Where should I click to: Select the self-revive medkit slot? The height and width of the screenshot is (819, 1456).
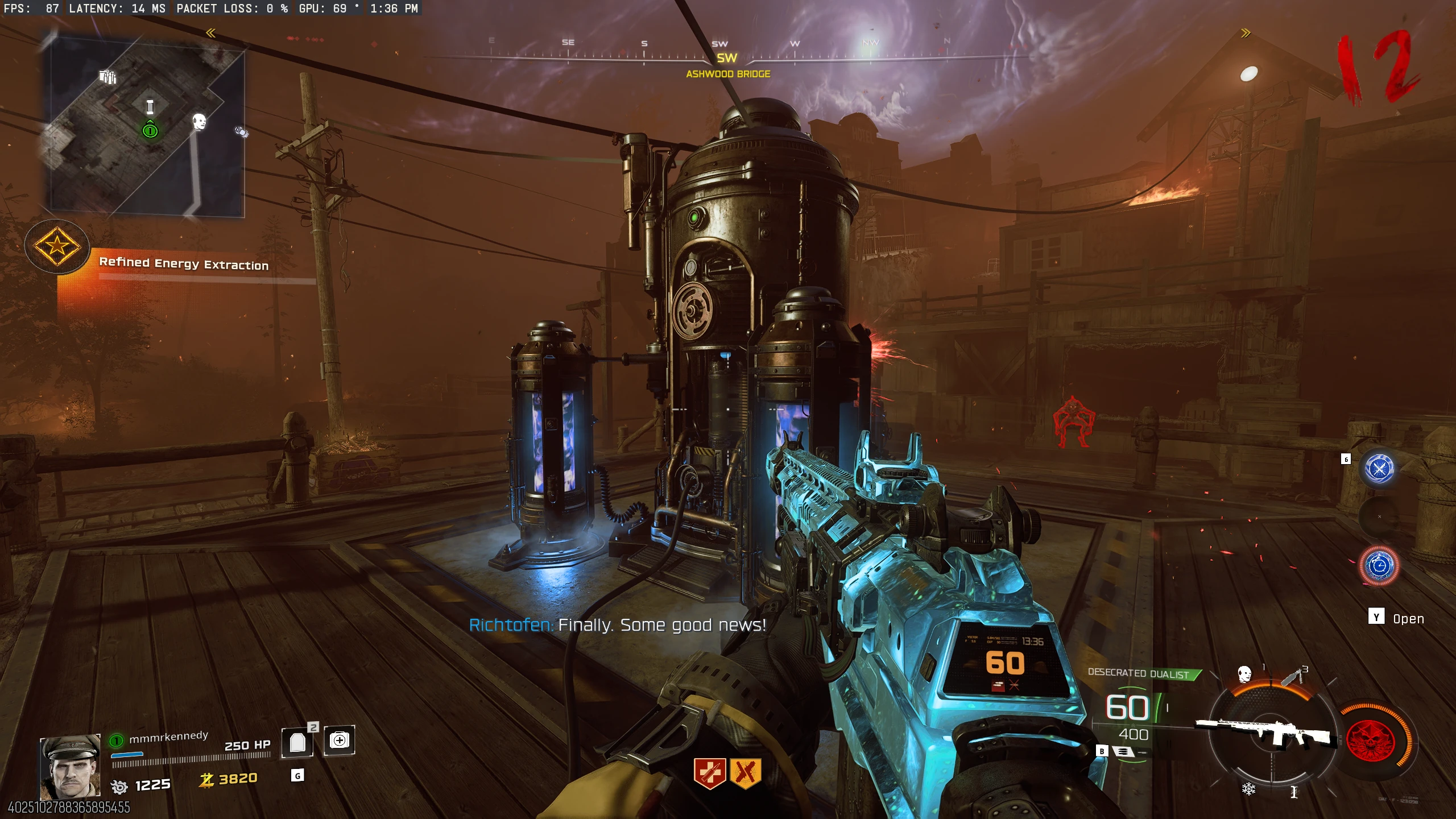340,740
